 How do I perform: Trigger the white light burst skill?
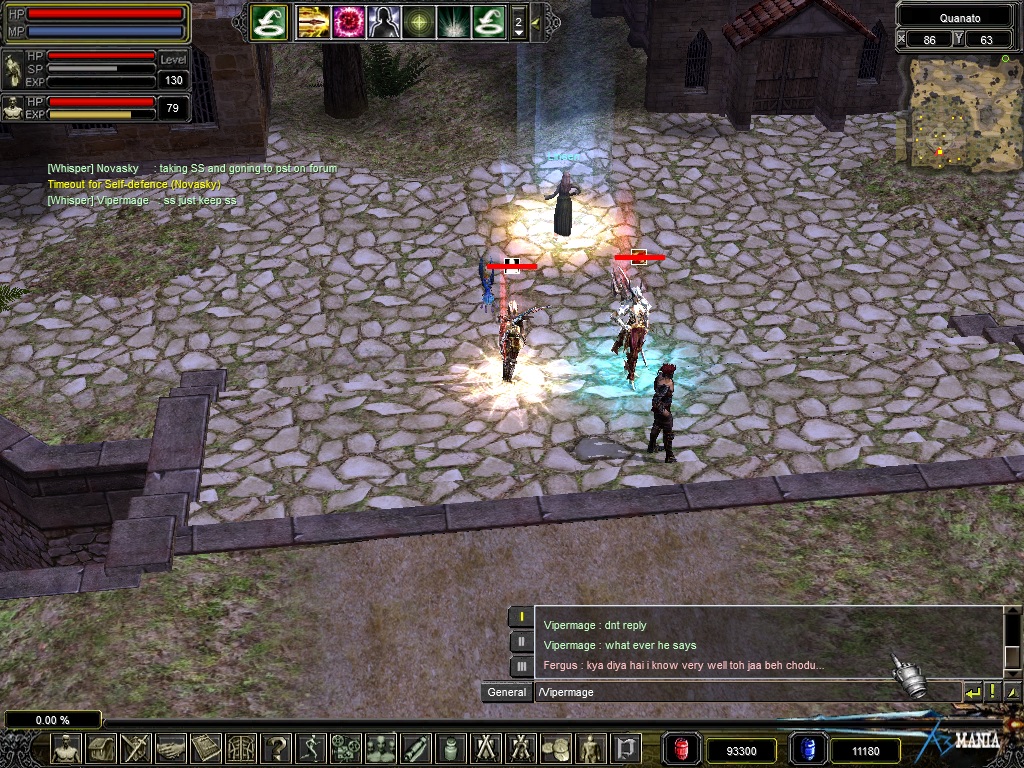[453, 21]
